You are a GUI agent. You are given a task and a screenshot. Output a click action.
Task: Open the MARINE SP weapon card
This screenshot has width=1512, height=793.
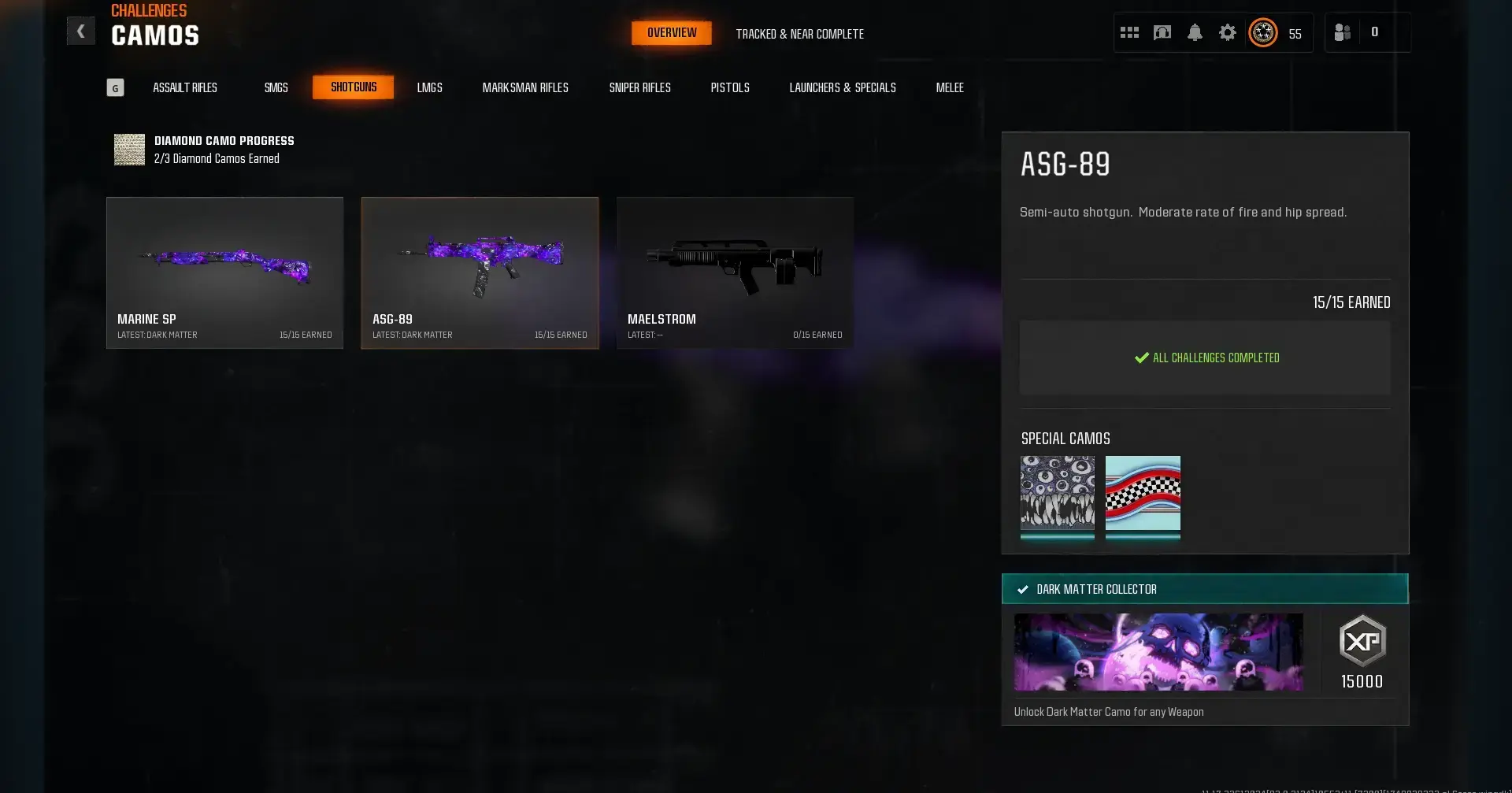coord(224,272)
